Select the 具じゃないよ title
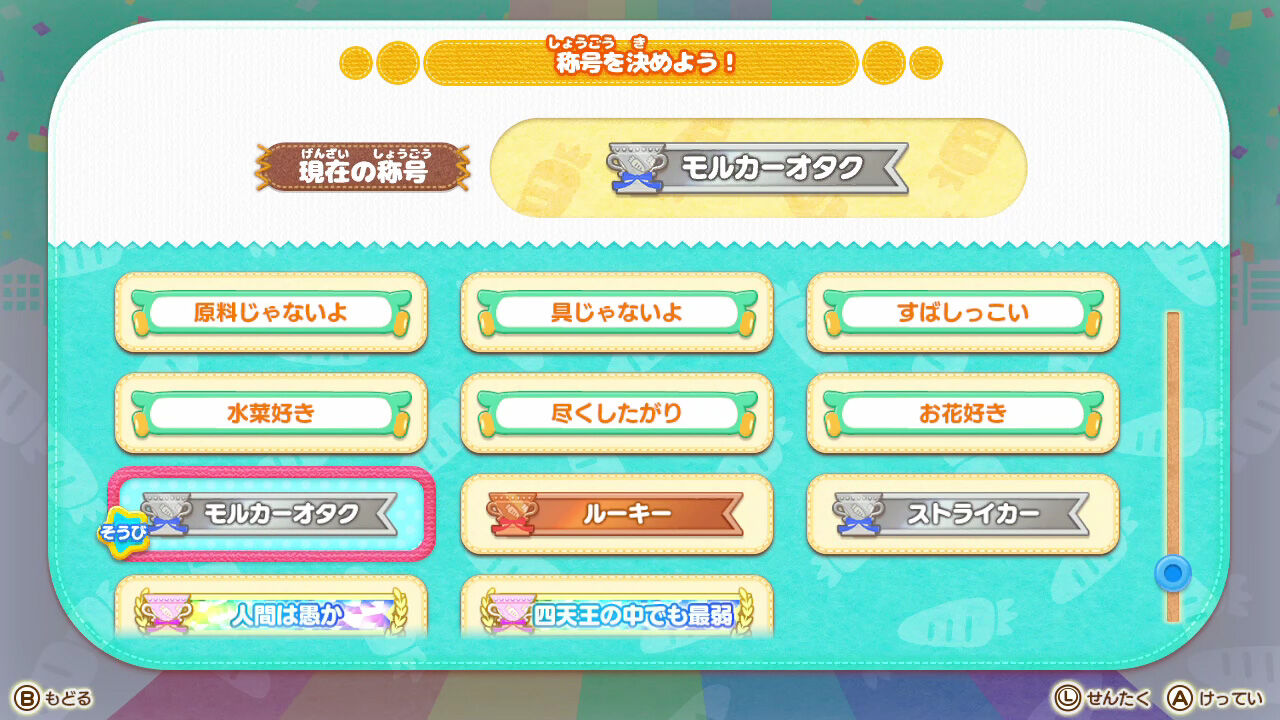Viewport: 1280px width, 720px height. pos(616,311)
